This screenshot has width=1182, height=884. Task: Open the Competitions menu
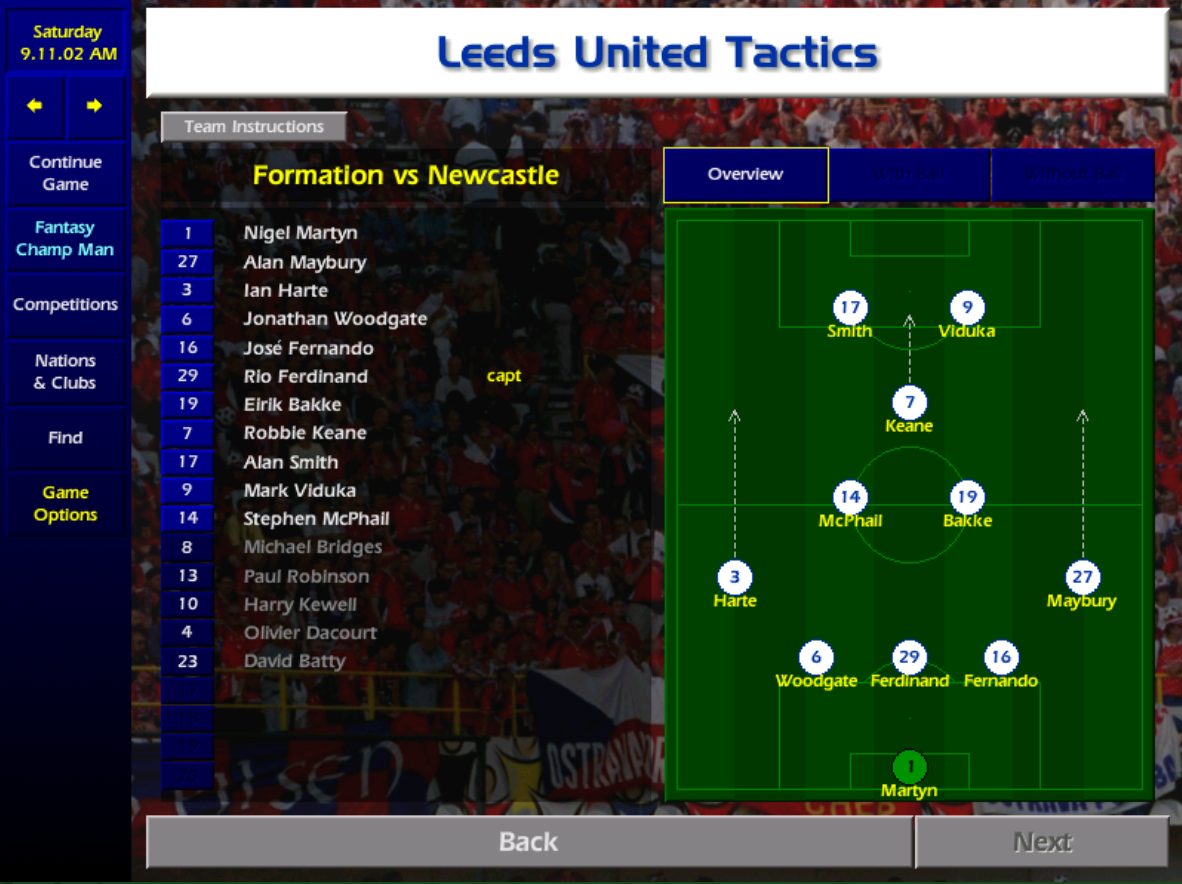65,305
